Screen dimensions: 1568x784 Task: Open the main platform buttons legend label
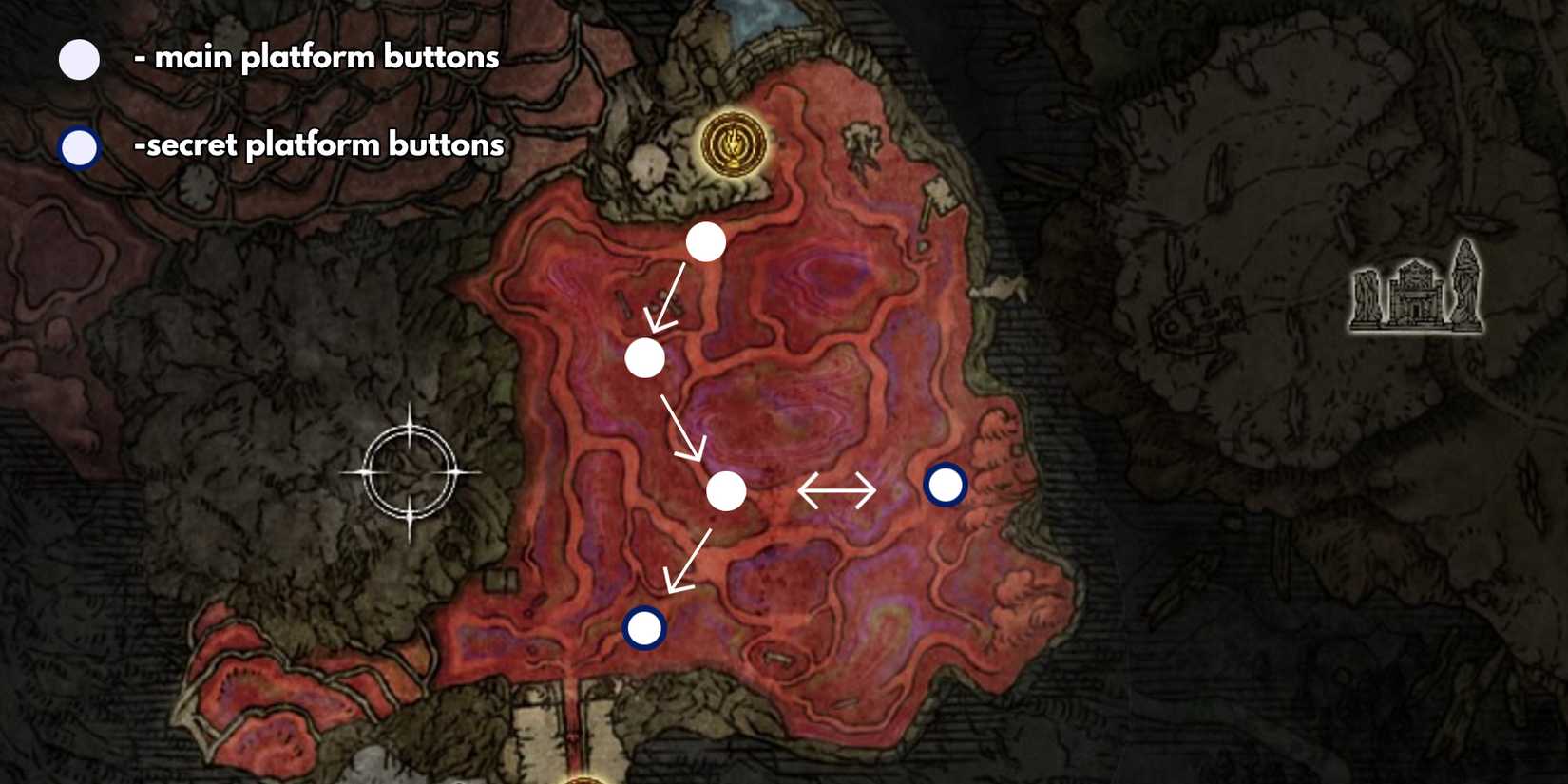point(318,57)
